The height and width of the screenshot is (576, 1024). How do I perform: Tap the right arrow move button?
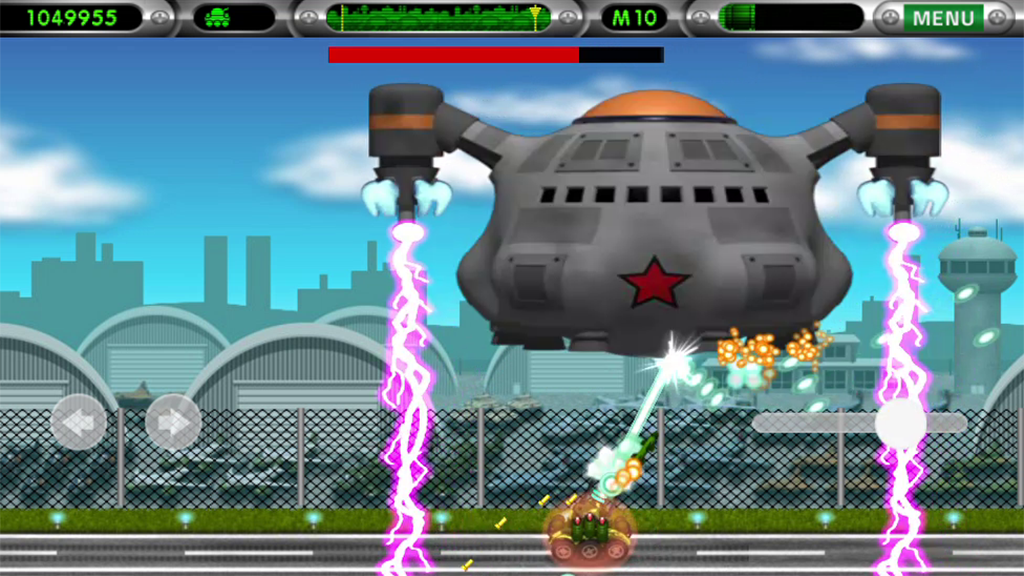click(x=173, y=422)
